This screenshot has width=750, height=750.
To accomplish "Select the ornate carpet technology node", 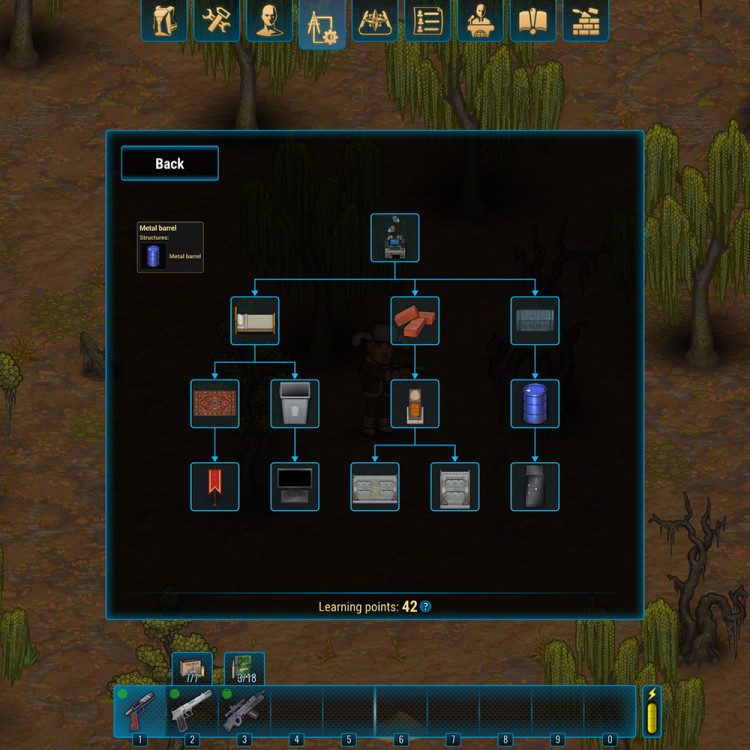I will click(x=215, y=404).
